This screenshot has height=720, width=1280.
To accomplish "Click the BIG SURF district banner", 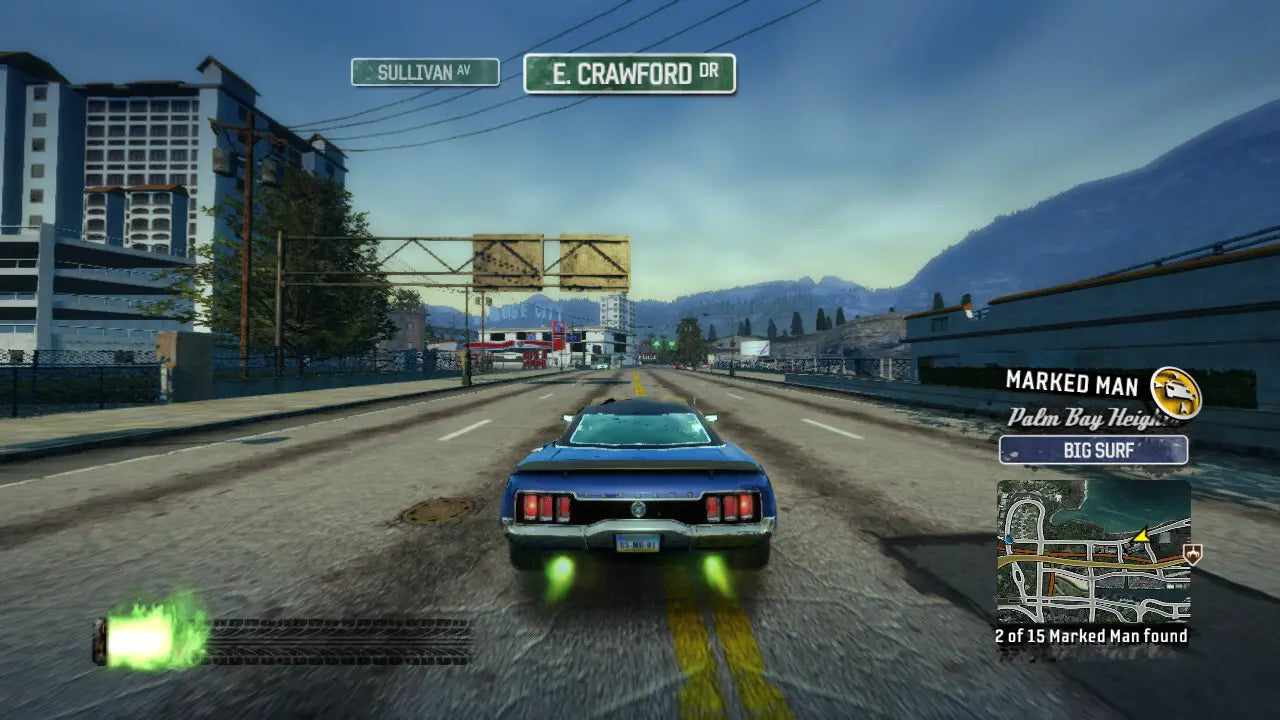I will pyautogui.click(x=1095, y=450).
